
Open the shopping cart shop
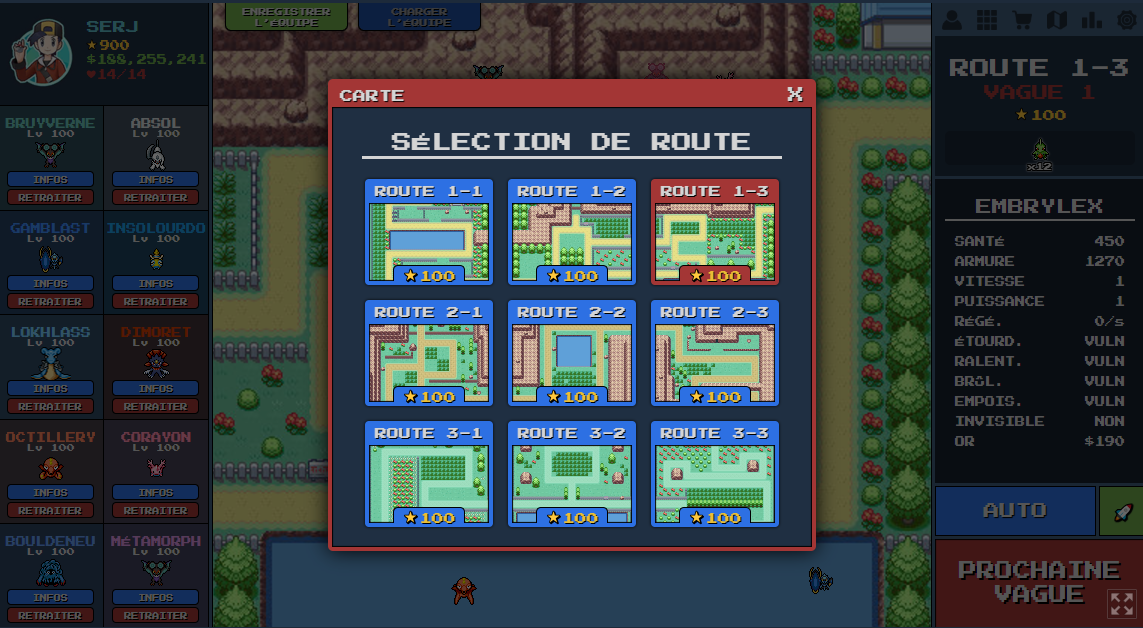click(x=1021, y=20)
